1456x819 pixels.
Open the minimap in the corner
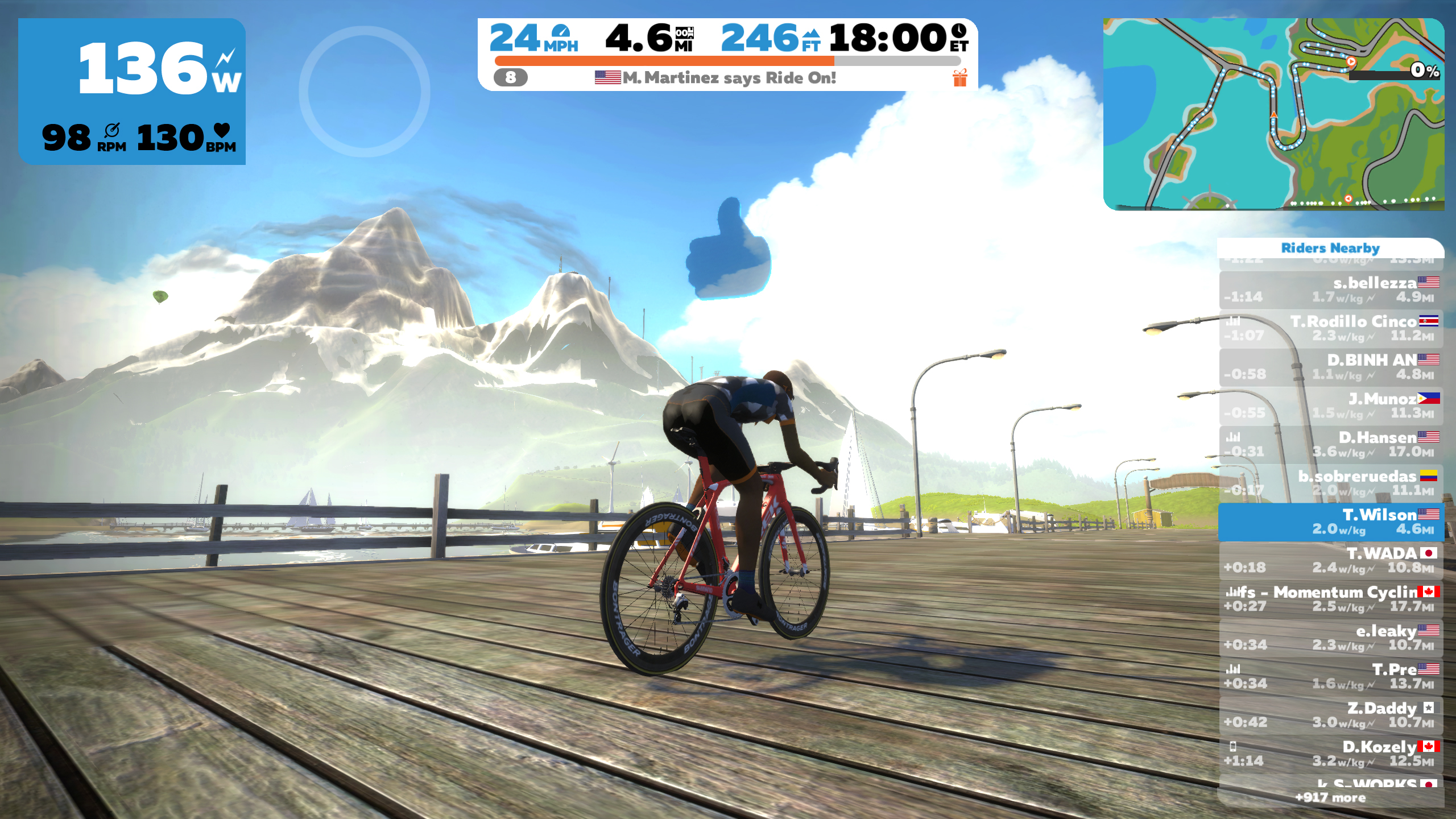[1273, 114]
